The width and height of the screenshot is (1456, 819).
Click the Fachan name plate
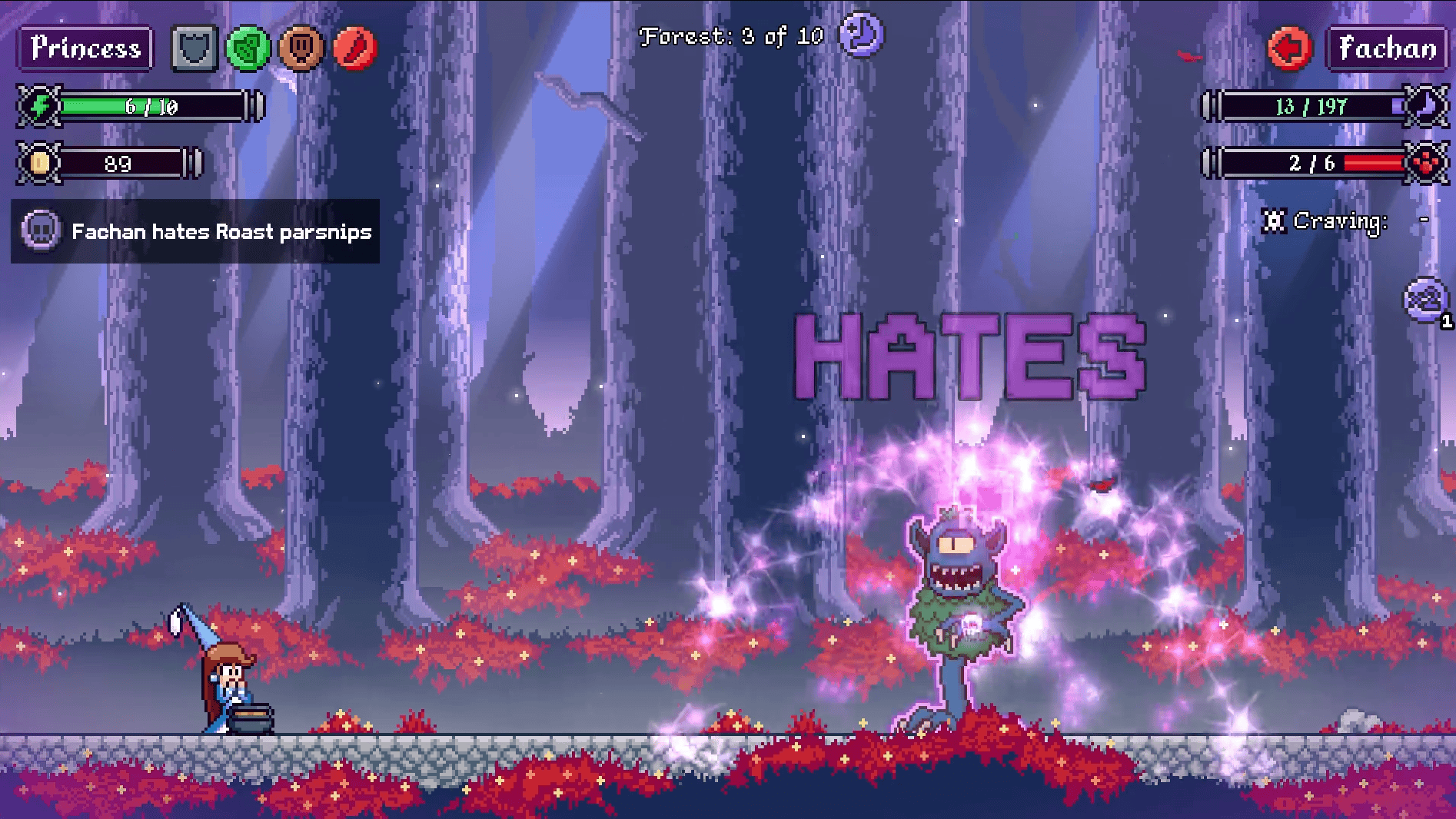pos(1387,48)
